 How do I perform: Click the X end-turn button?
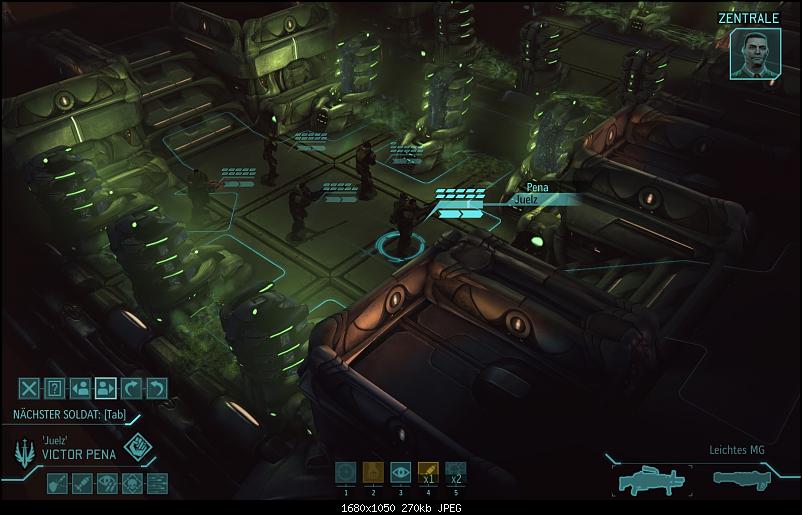tap(30, 390)
